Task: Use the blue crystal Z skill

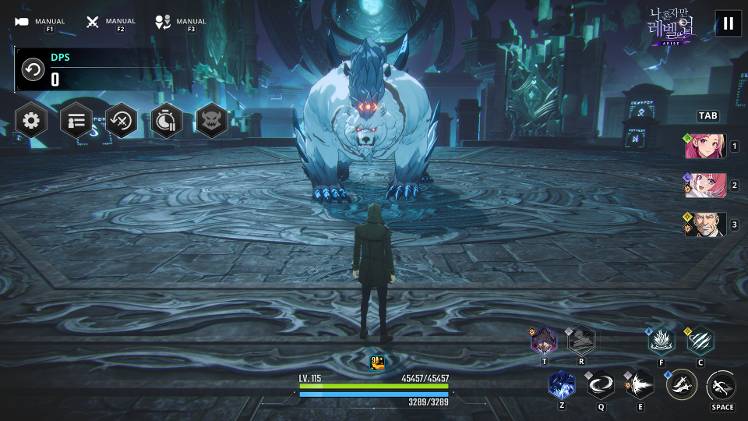Action: pos(562,384)
